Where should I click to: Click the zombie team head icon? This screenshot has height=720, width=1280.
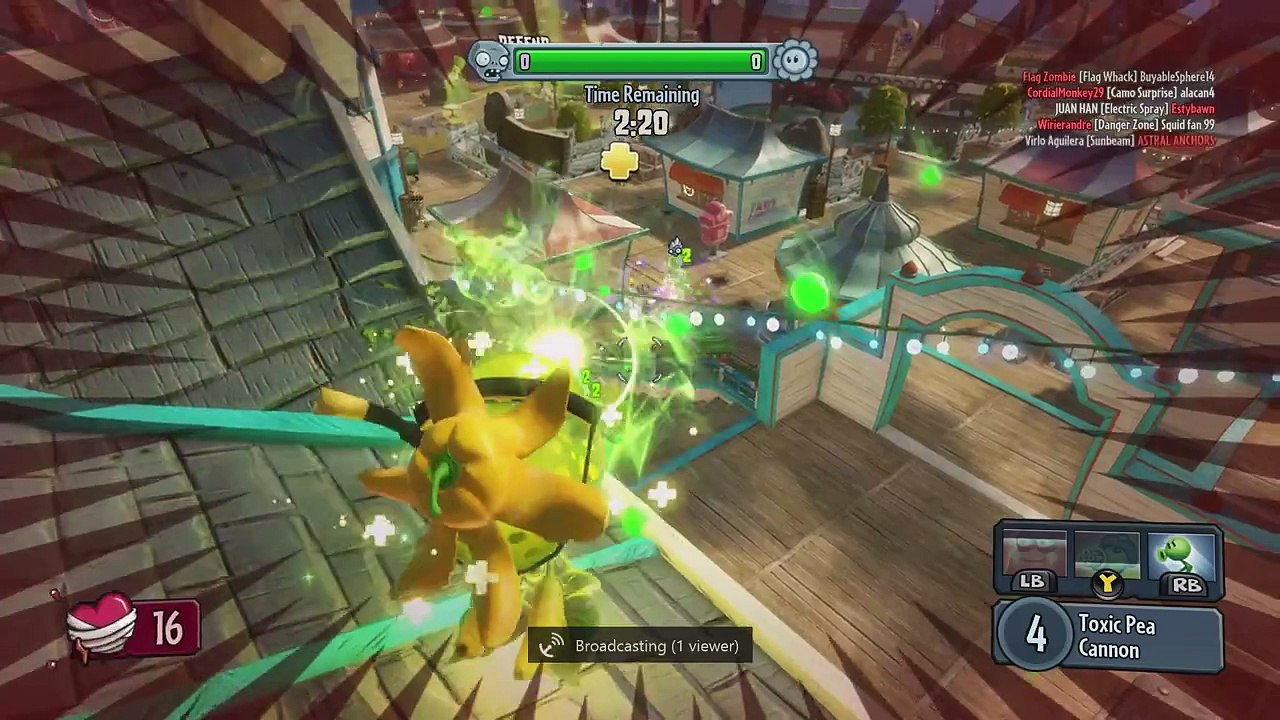click(489, 62)
